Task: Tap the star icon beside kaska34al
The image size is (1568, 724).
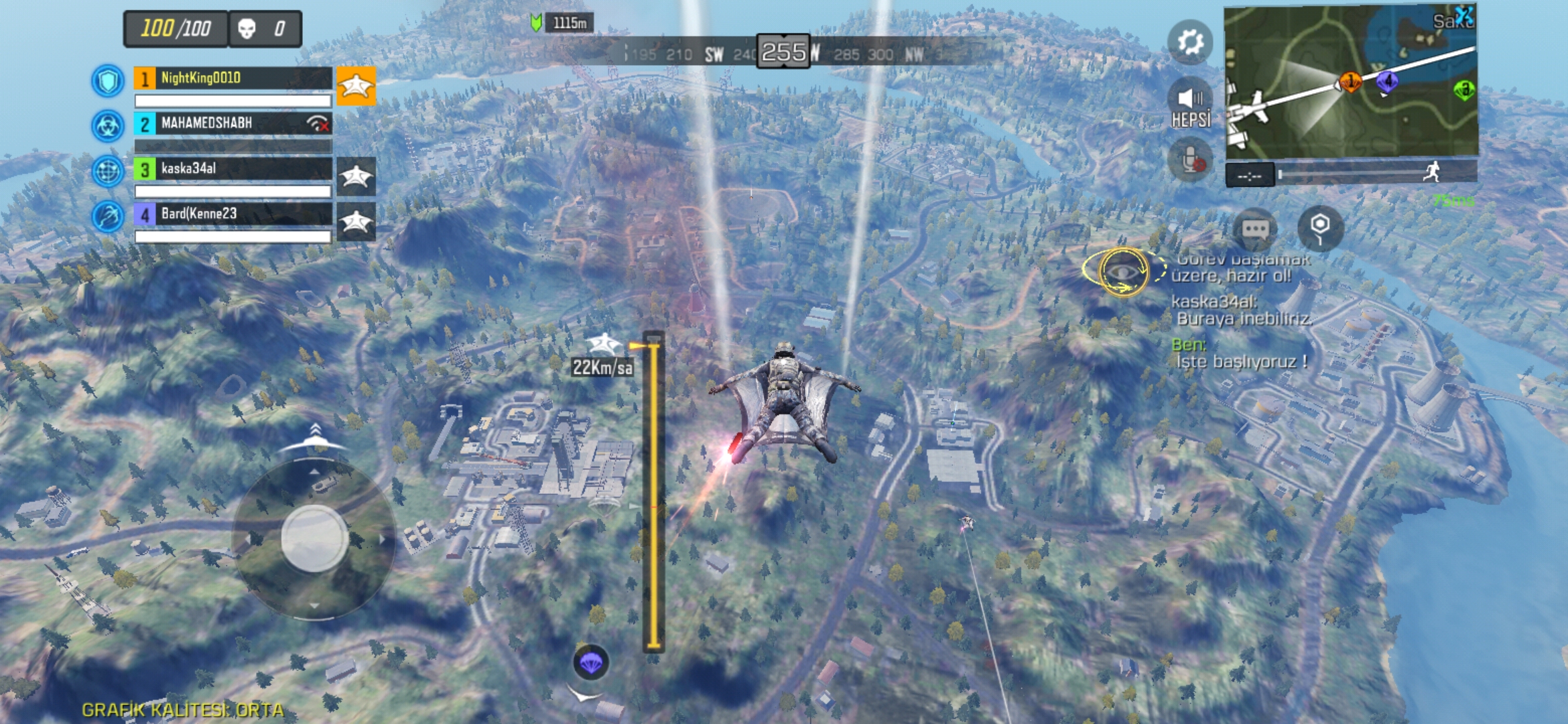Action: coord(356,176)
